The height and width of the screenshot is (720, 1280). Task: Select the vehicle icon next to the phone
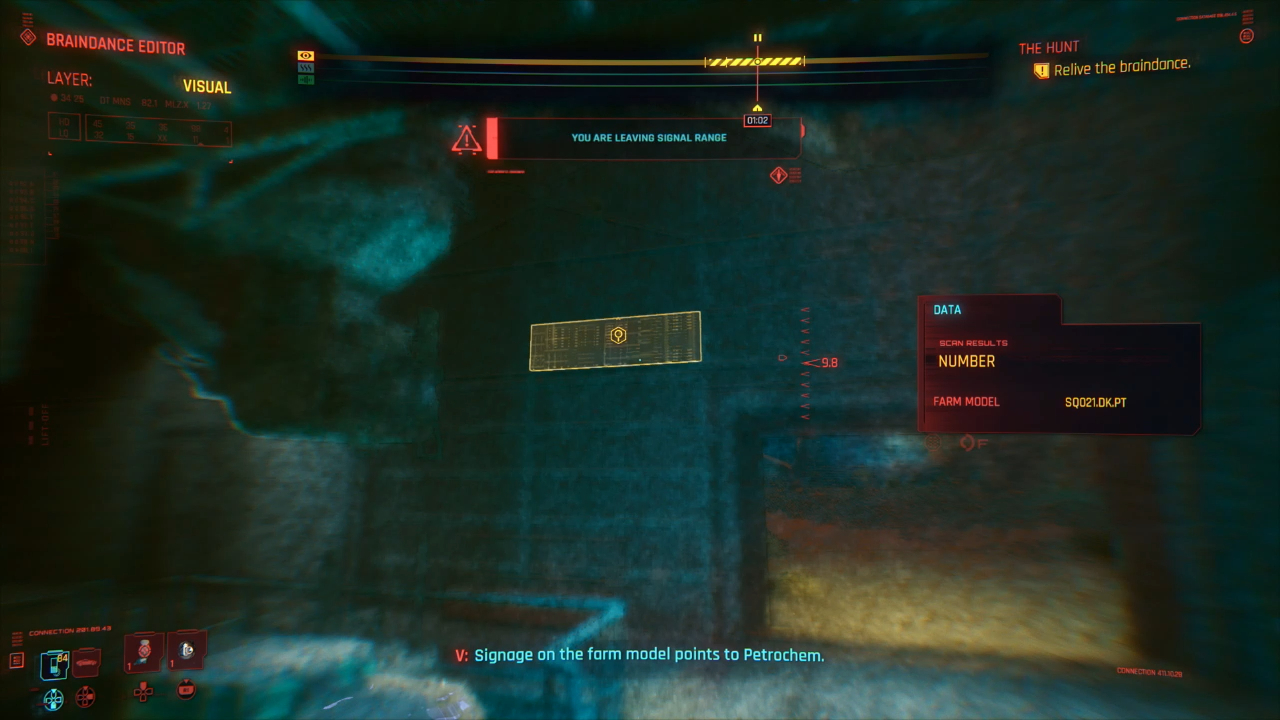click(85, 662)
